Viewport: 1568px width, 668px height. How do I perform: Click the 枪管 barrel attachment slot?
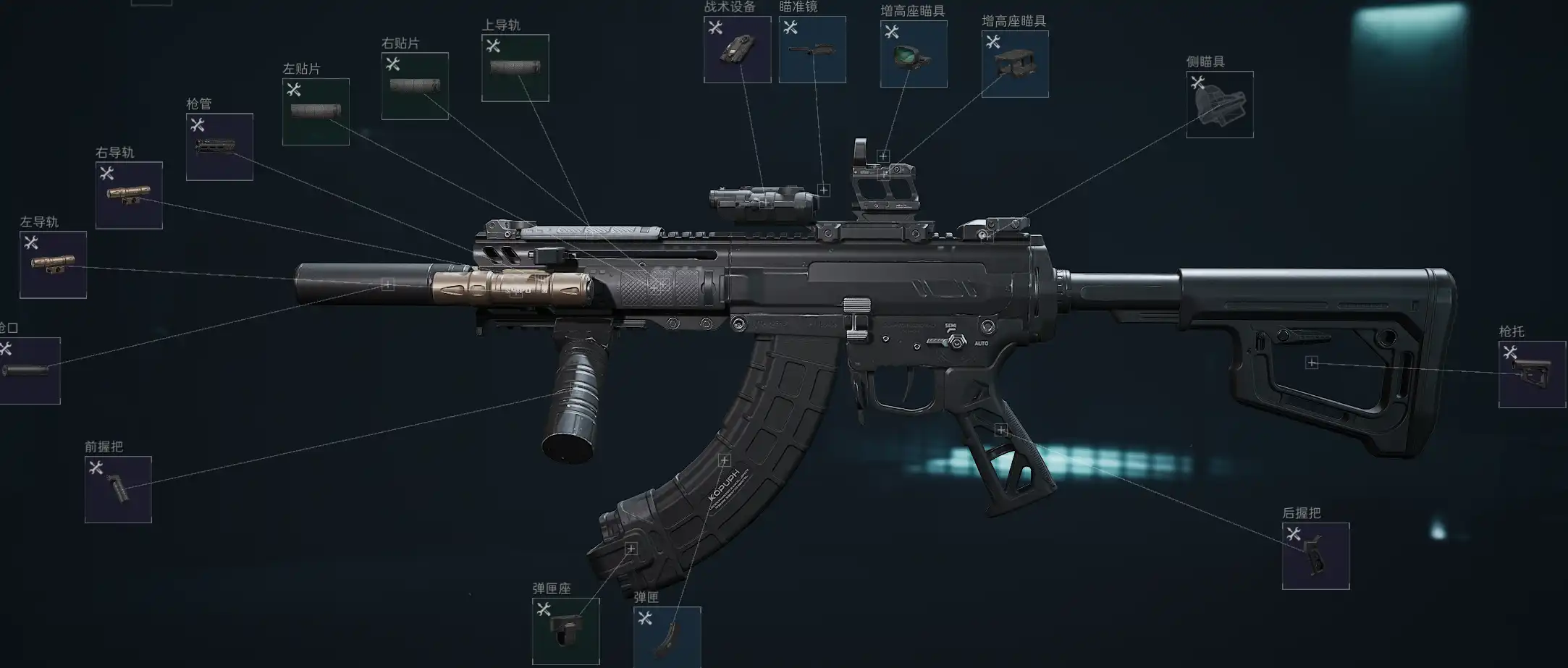click(x=219, y=147)
